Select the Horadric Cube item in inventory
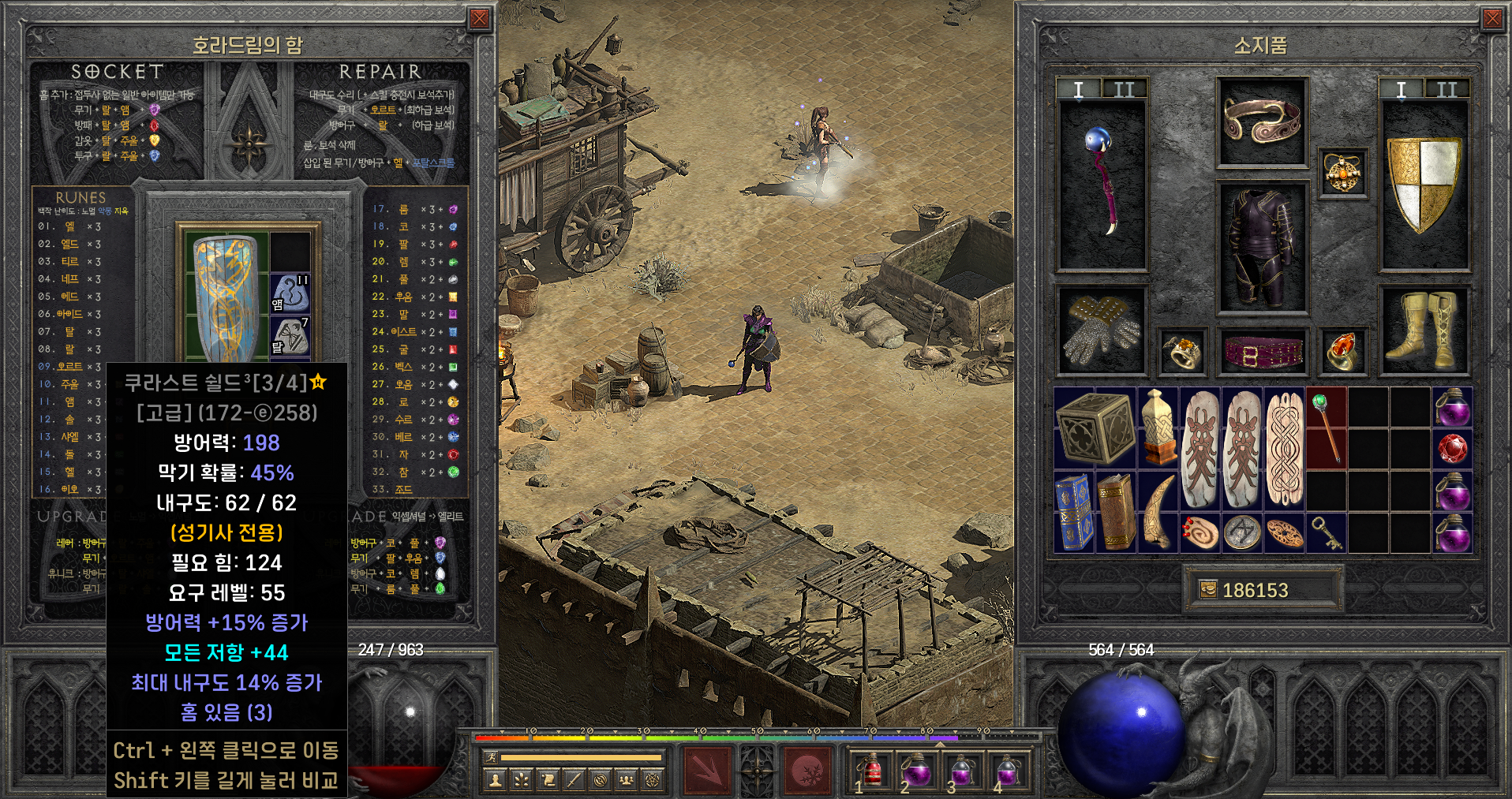The width and height of the screenshot is (1512, 799). [x=1095, y=427]
